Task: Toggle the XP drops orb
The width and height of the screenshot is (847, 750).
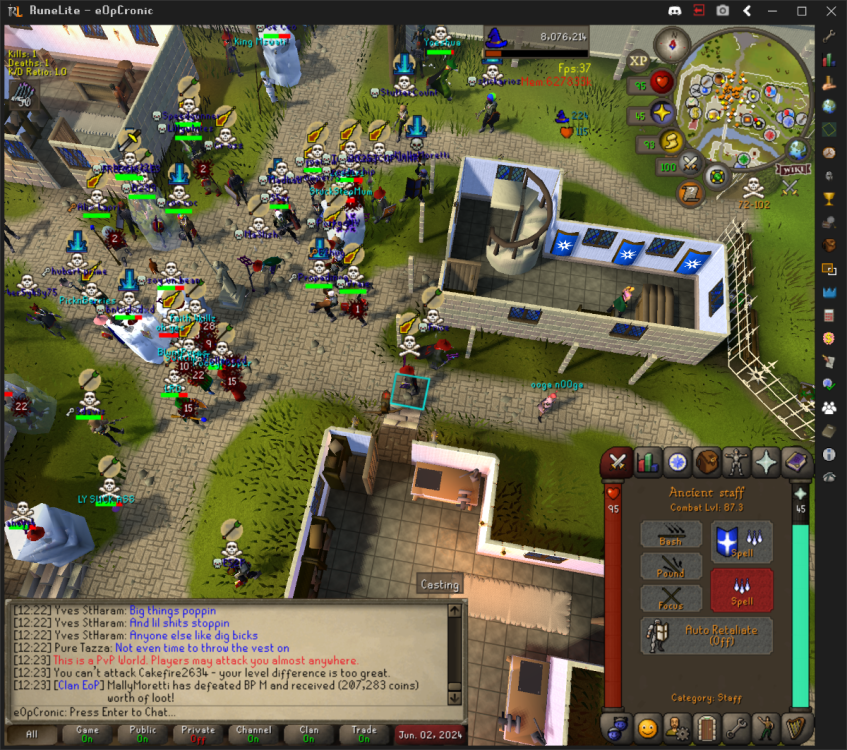Action: point(640,60)
